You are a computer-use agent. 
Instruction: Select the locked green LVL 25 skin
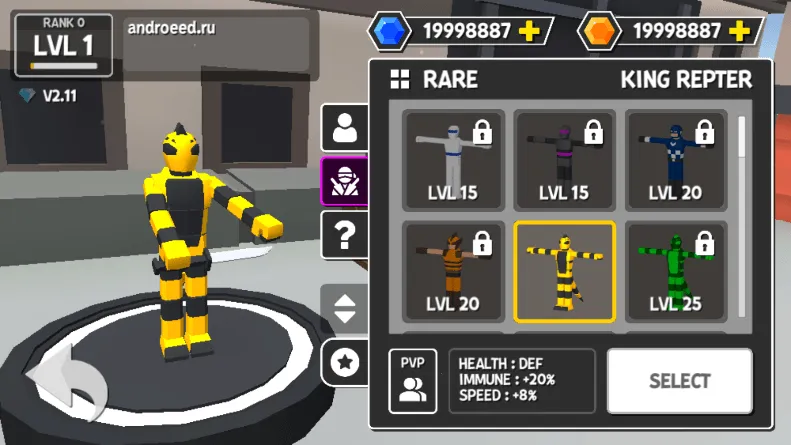(x=675, y=271)
